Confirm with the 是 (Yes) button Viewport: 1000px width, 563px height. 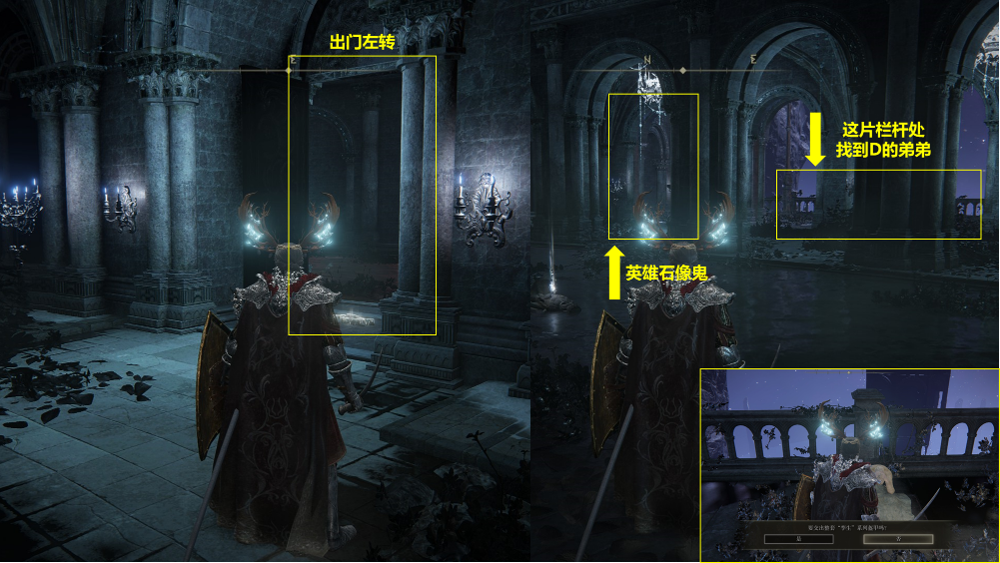pos(797,538)
